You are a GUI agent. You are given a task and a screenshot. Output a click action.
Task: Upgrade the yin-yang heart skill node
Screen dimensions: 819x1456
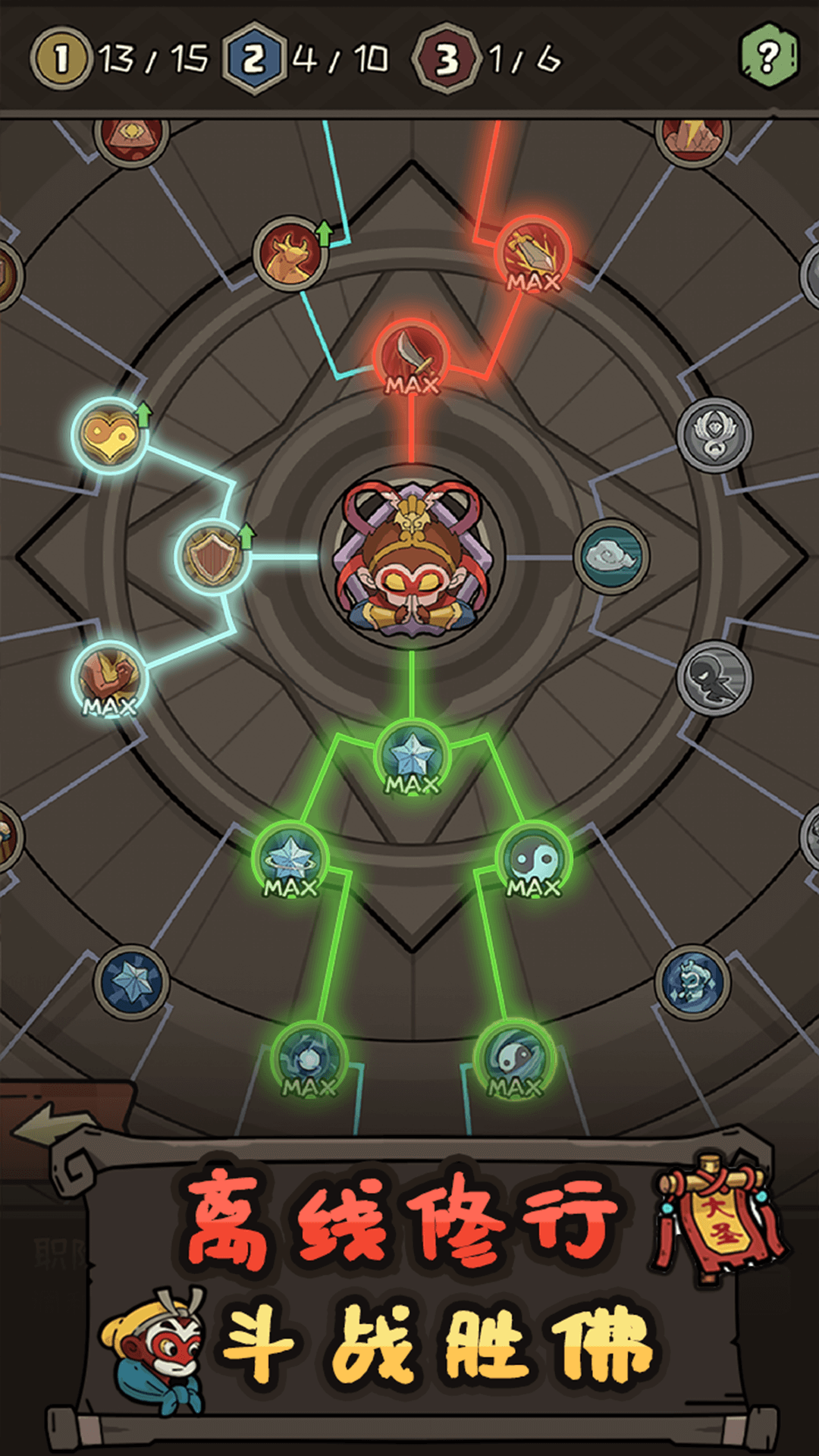(x=109, y=435)
